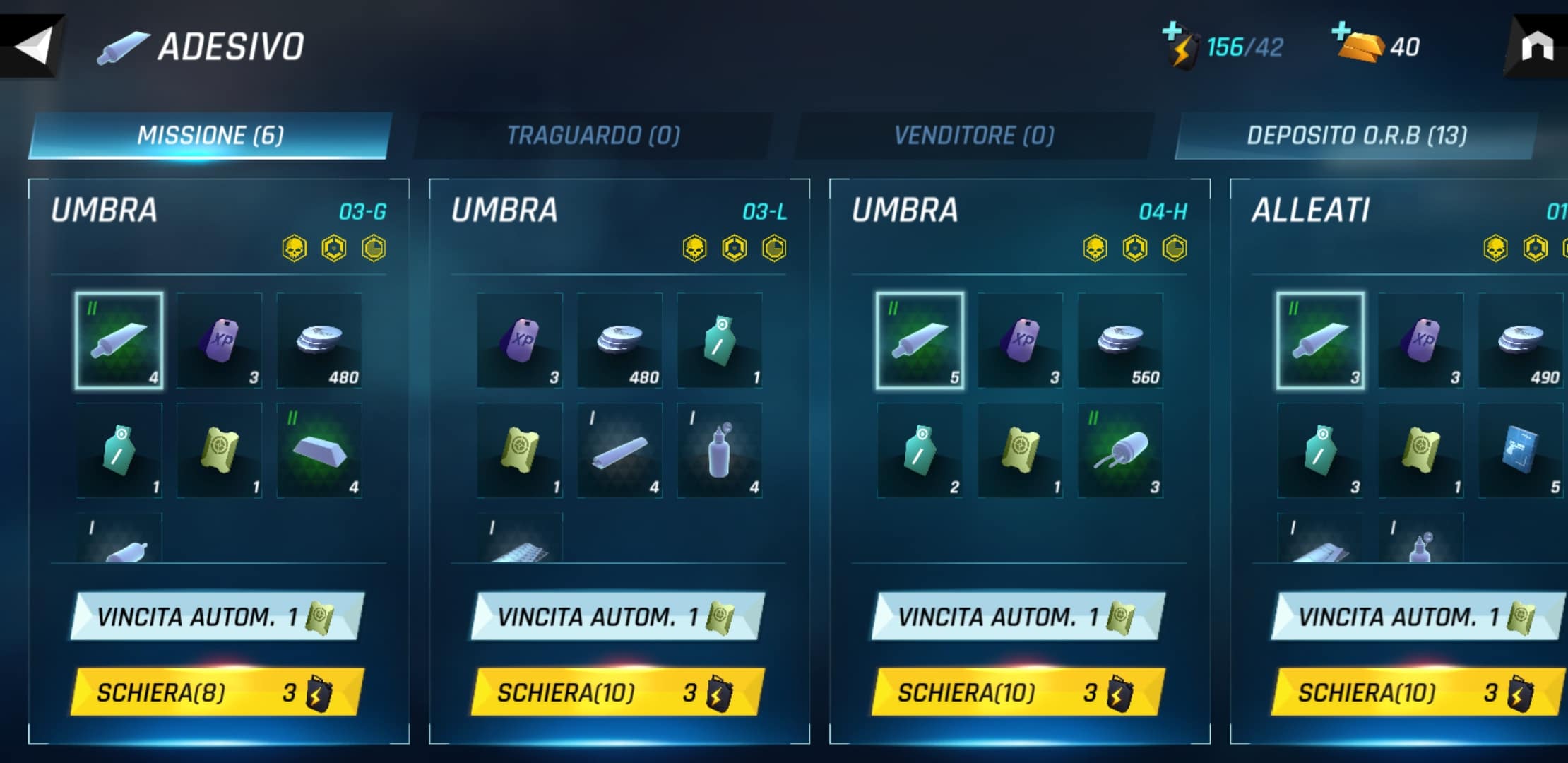Select the Missione tab
This screenshot has width=1568, height=763.
210,135
